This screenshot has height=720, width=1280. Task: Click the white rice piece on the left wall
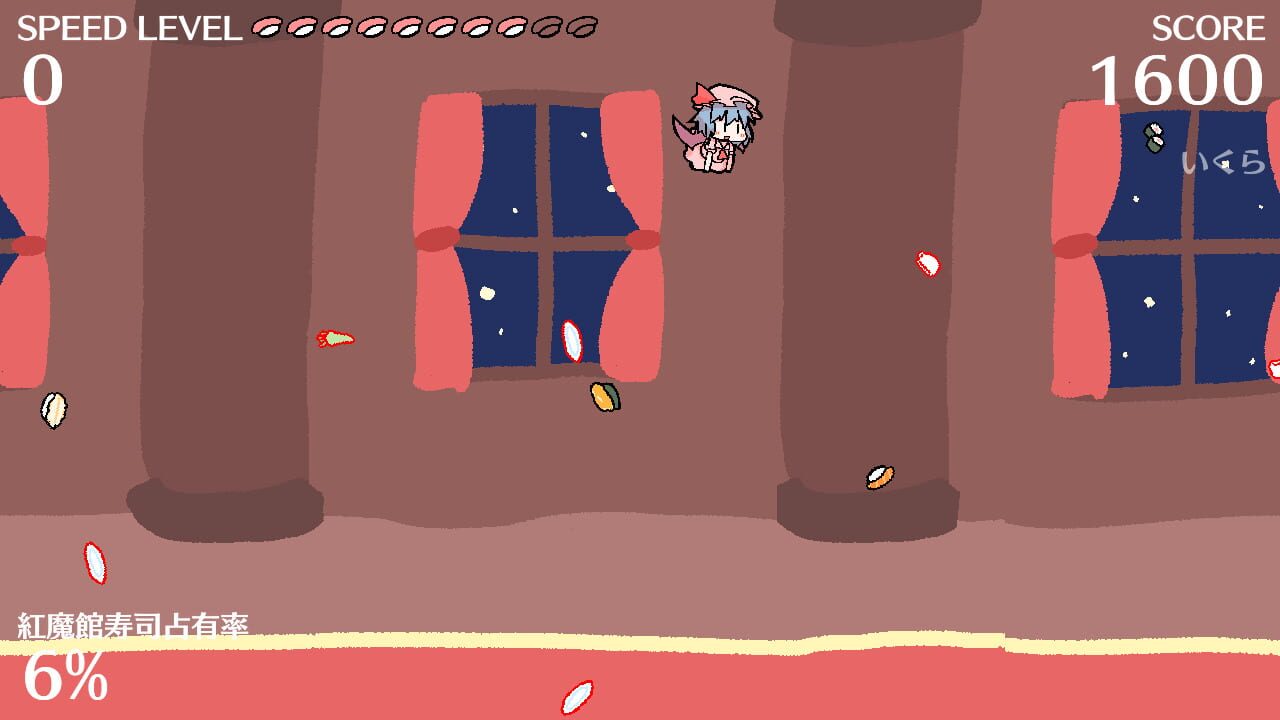[55, 409]
